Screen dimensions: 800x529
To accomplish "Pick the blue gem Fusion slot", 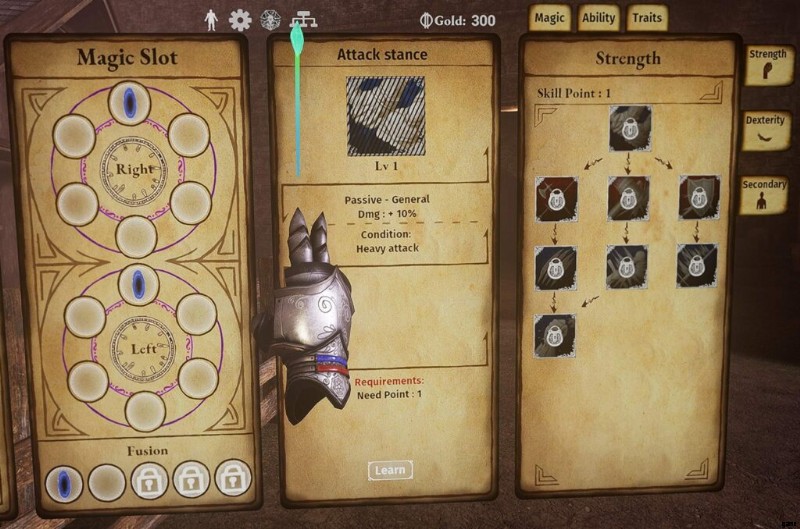I will point(65,483).
